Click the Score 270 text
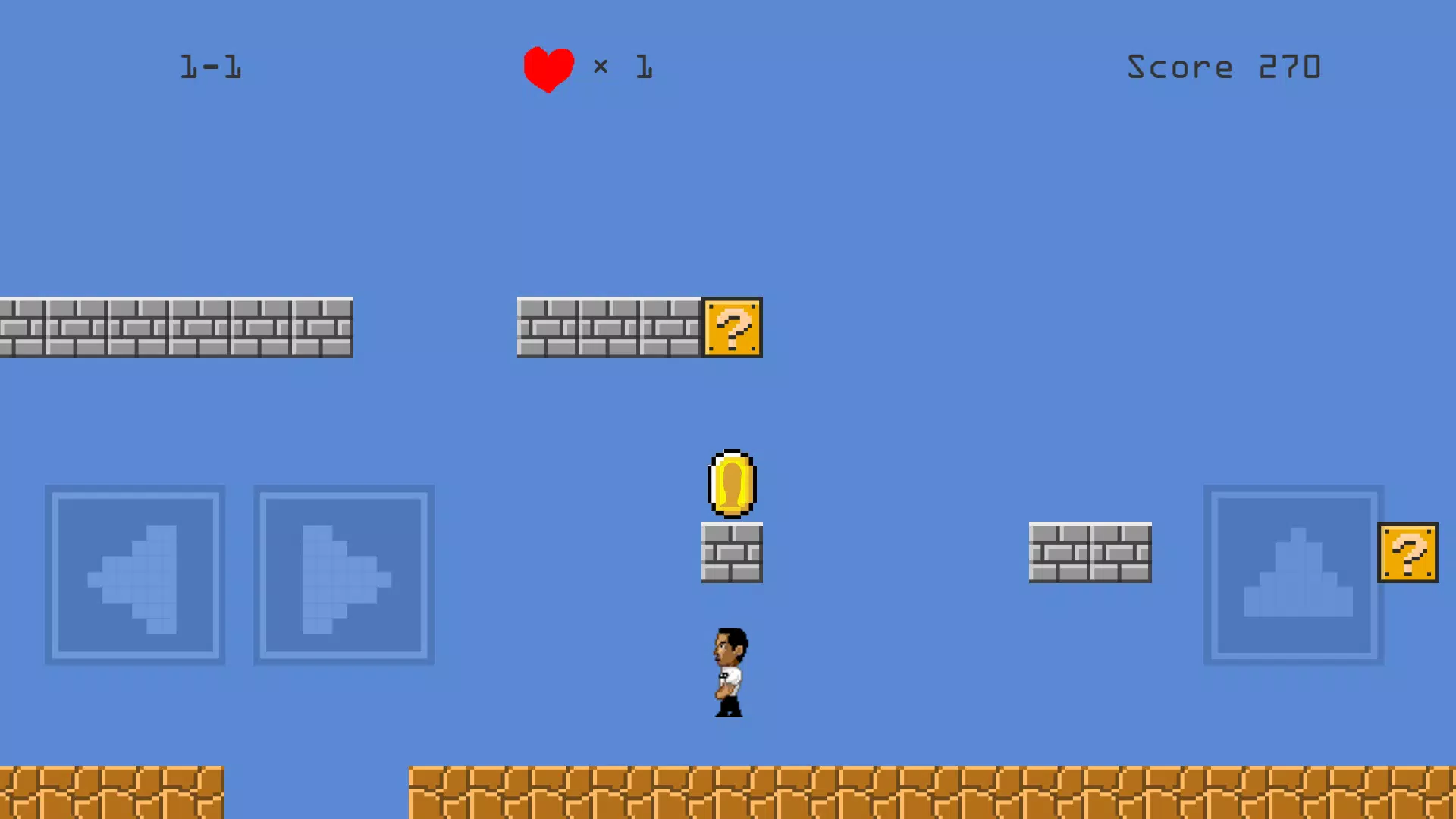Image resolution: width=1456 pixels, height=819 pixels. tap(1224, 67)
